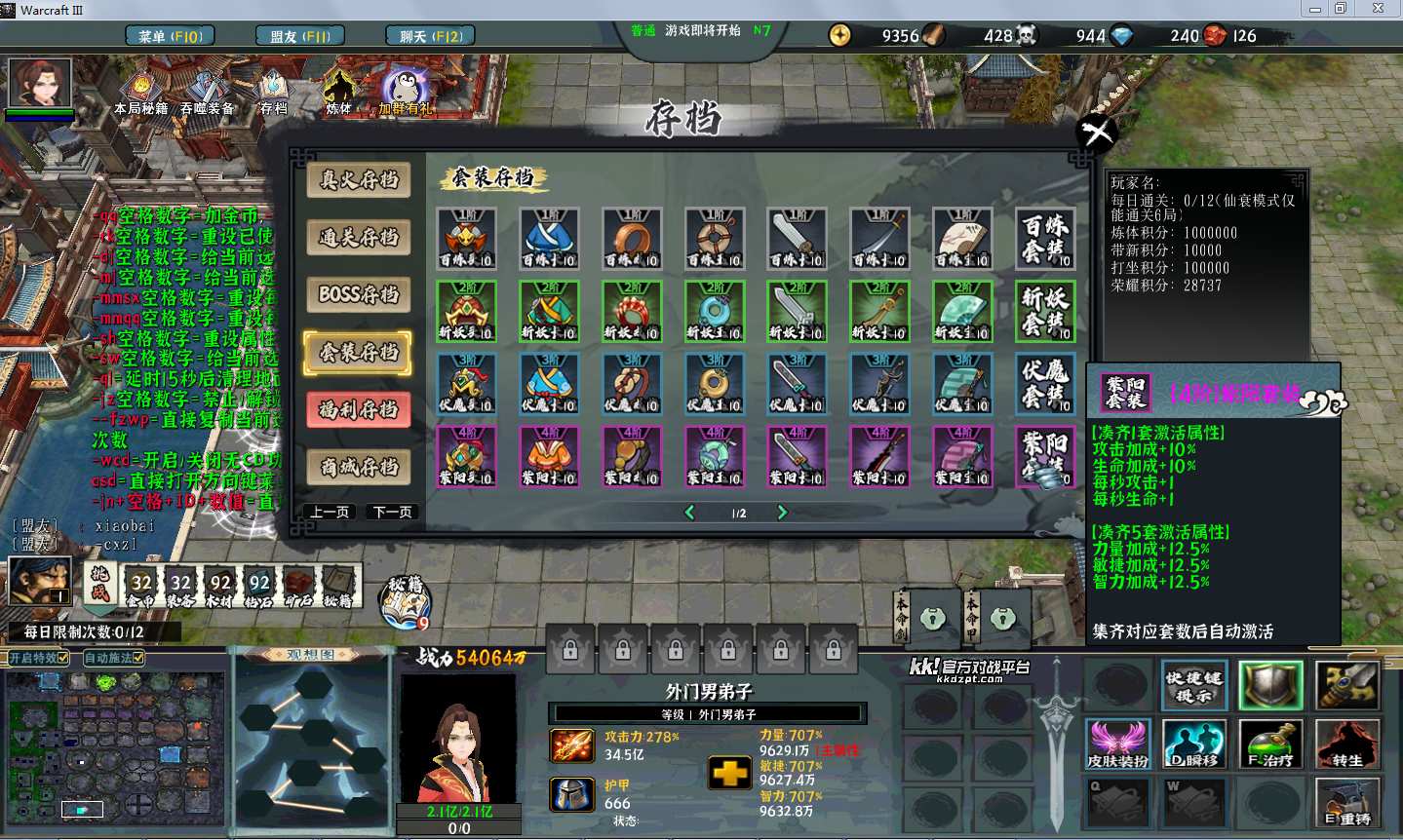Go to next page with the green right arrow
Screen dimensions: 1403x840
[x=781, y=513]
